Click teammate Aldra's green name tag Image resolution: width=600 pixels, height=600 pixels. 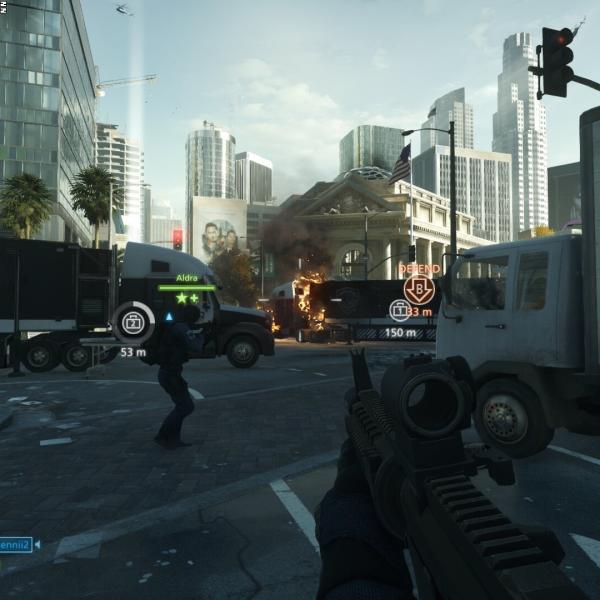tap(186, 277)
